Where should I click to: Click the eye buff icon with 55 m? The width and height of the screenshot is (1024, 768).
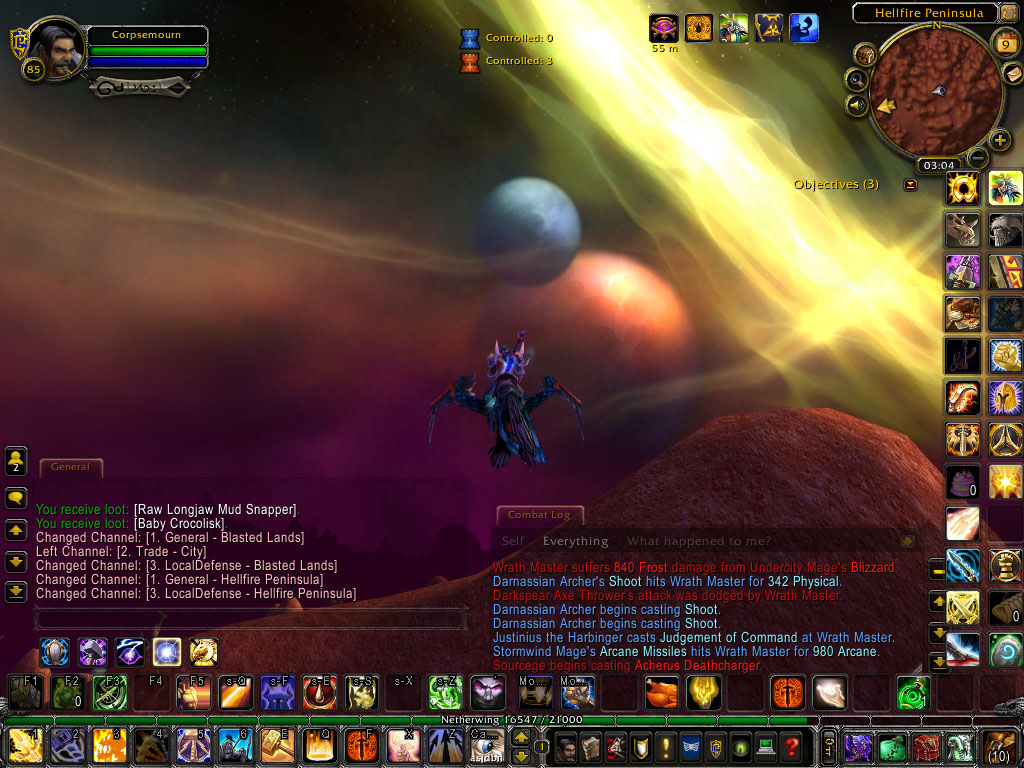click(664, 27)
